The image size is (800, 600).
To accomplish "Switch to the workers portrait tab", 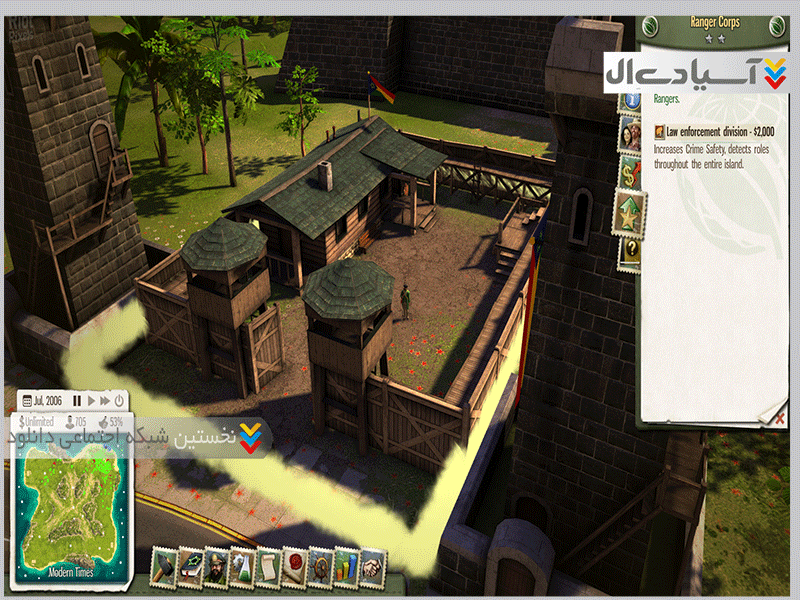I will tap(630, 133).
